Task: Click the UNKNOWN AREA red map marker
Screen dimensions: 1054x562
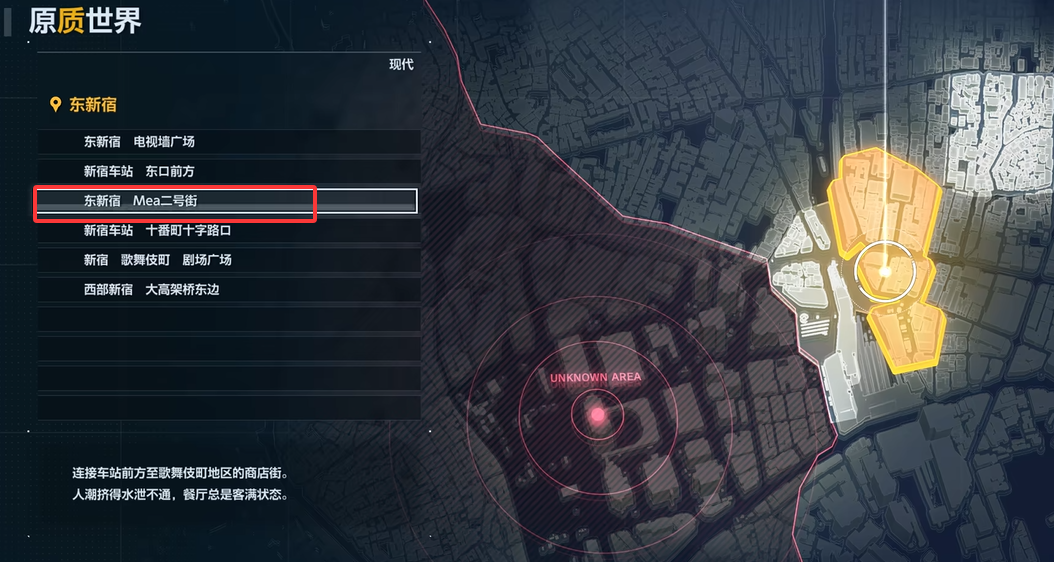Action: 598,414
